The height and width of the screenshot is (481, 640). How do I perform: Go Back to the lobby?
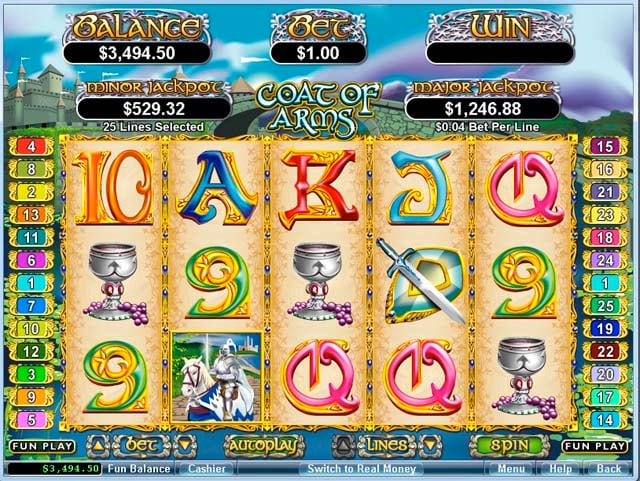point(608,468)
